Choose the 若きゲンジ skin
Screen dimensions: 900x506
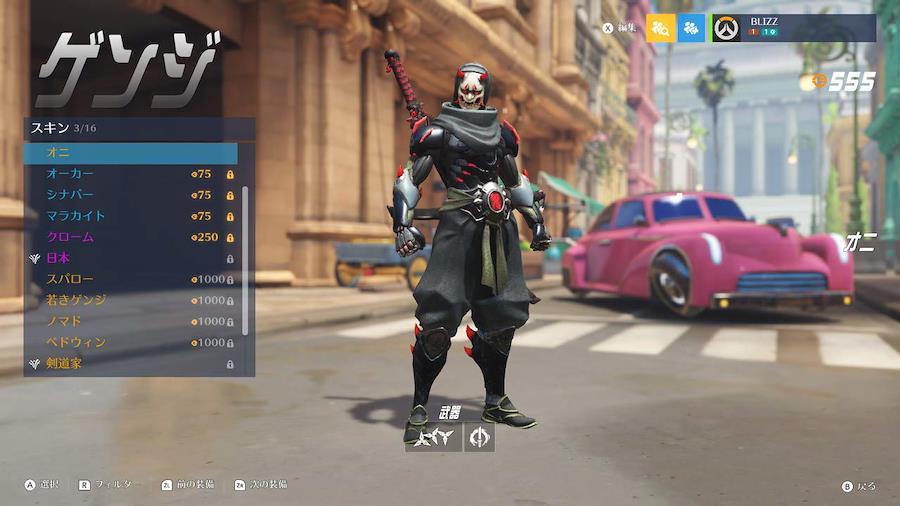click(130, 300)
